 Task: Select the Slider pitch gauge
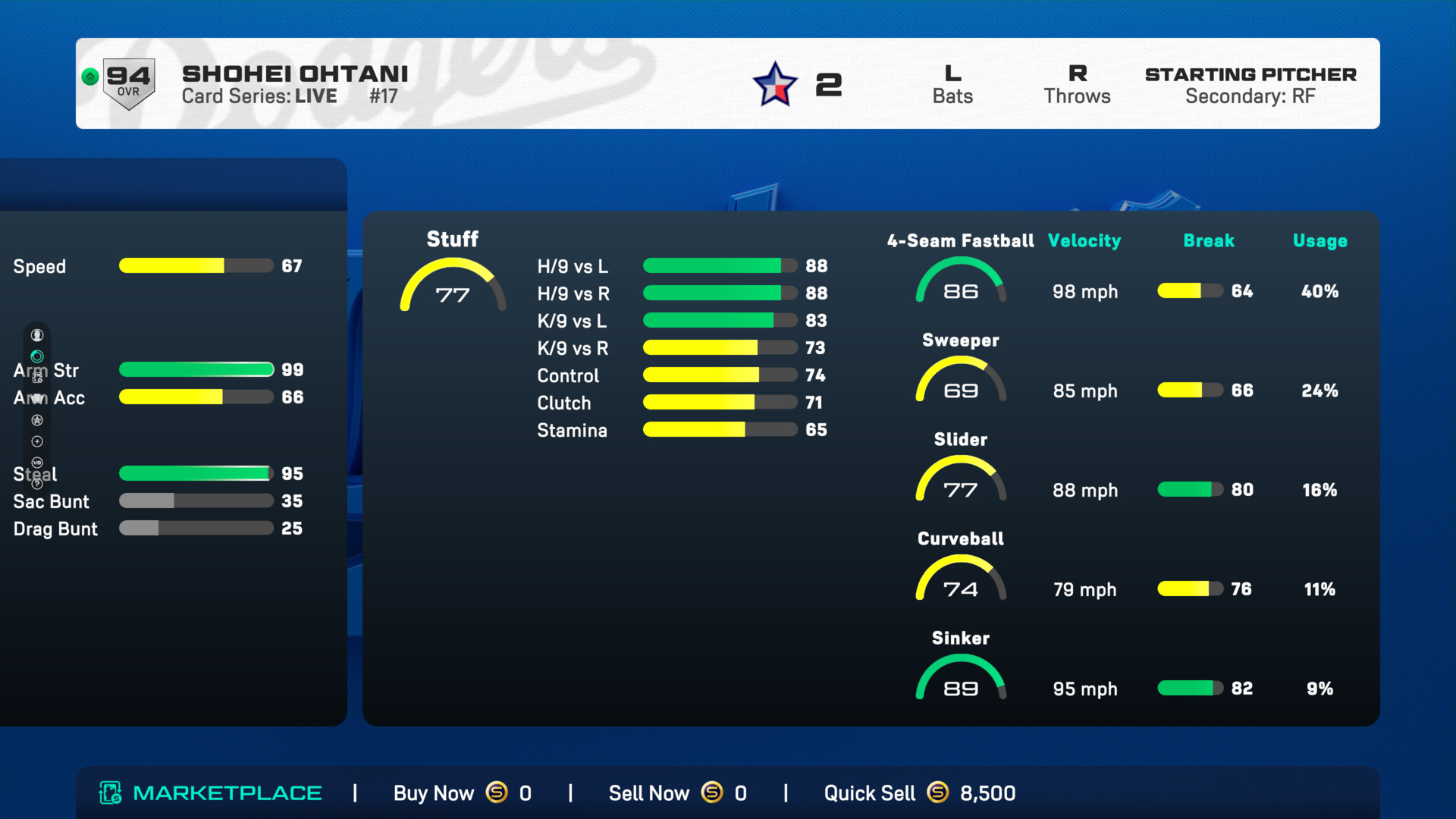tap(960, 481)
